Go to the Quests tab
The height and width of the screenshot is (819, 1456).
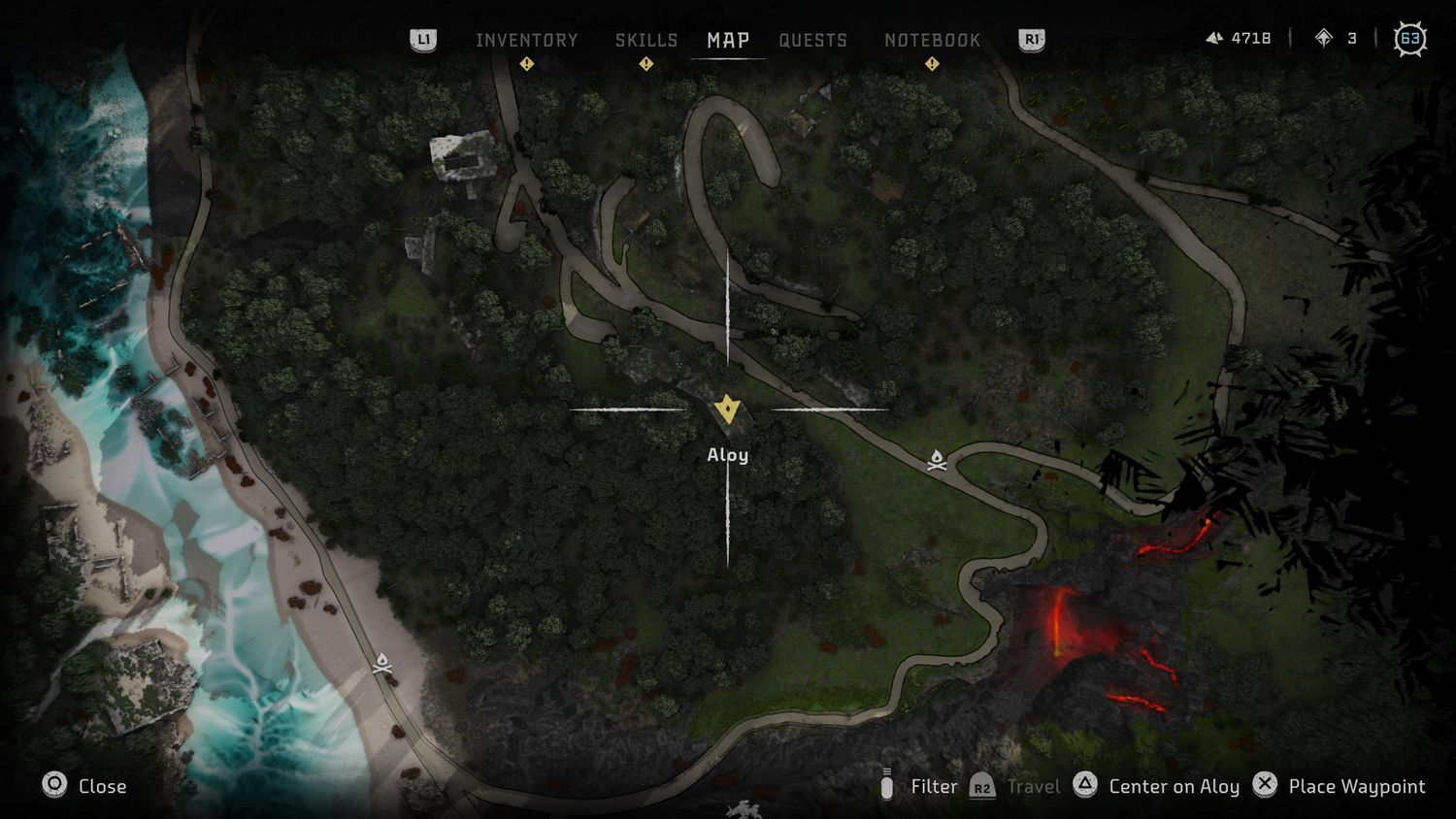(812, 40)
